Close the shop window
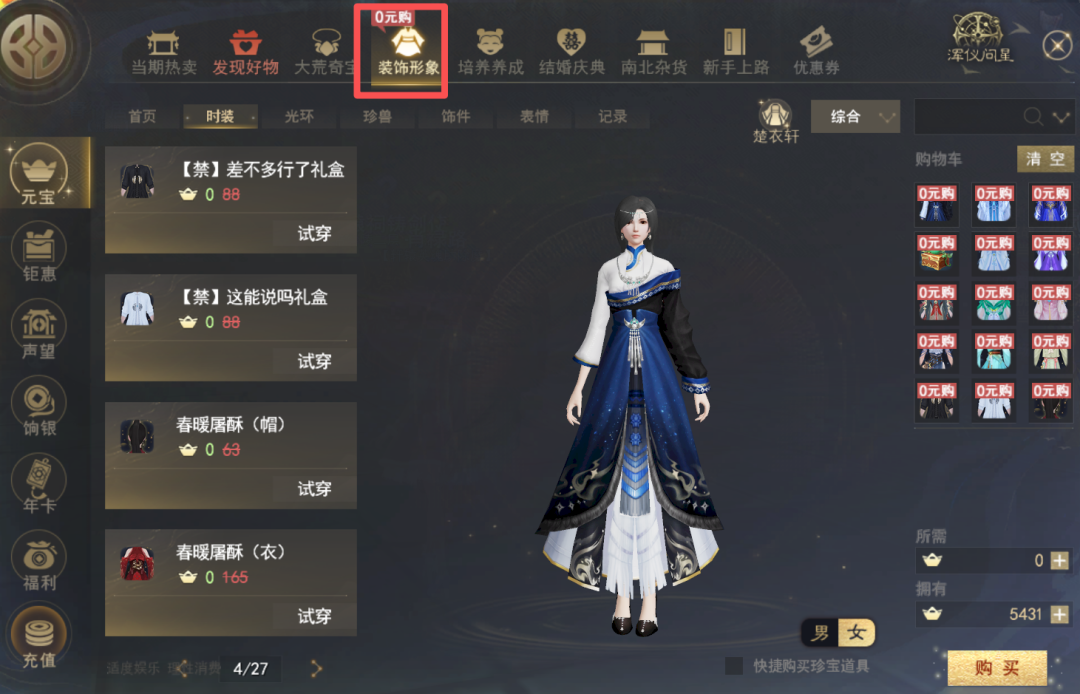1080x694 pixels. (1057, 45)
